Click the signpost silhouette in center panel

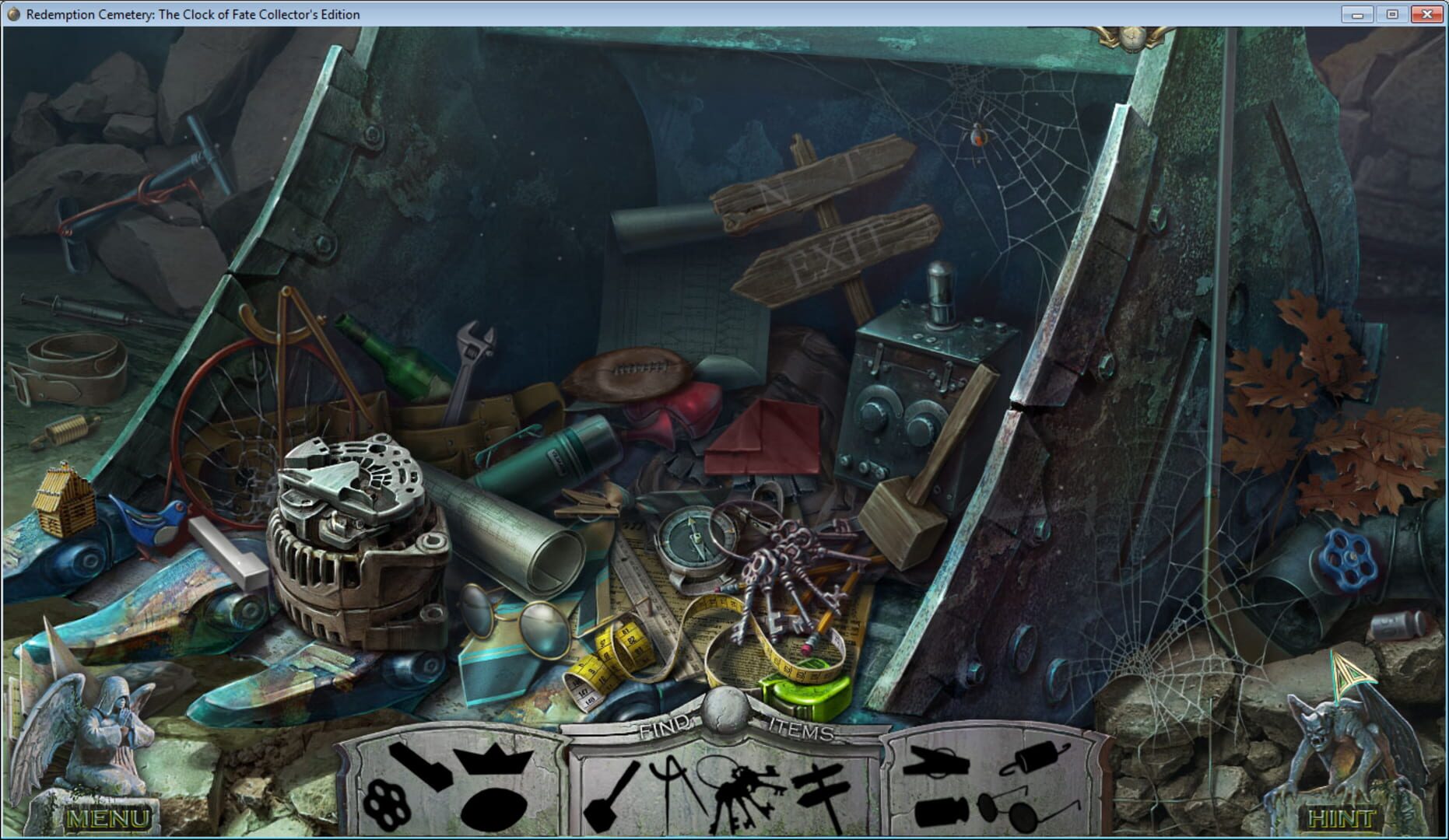tap(823, 786)
